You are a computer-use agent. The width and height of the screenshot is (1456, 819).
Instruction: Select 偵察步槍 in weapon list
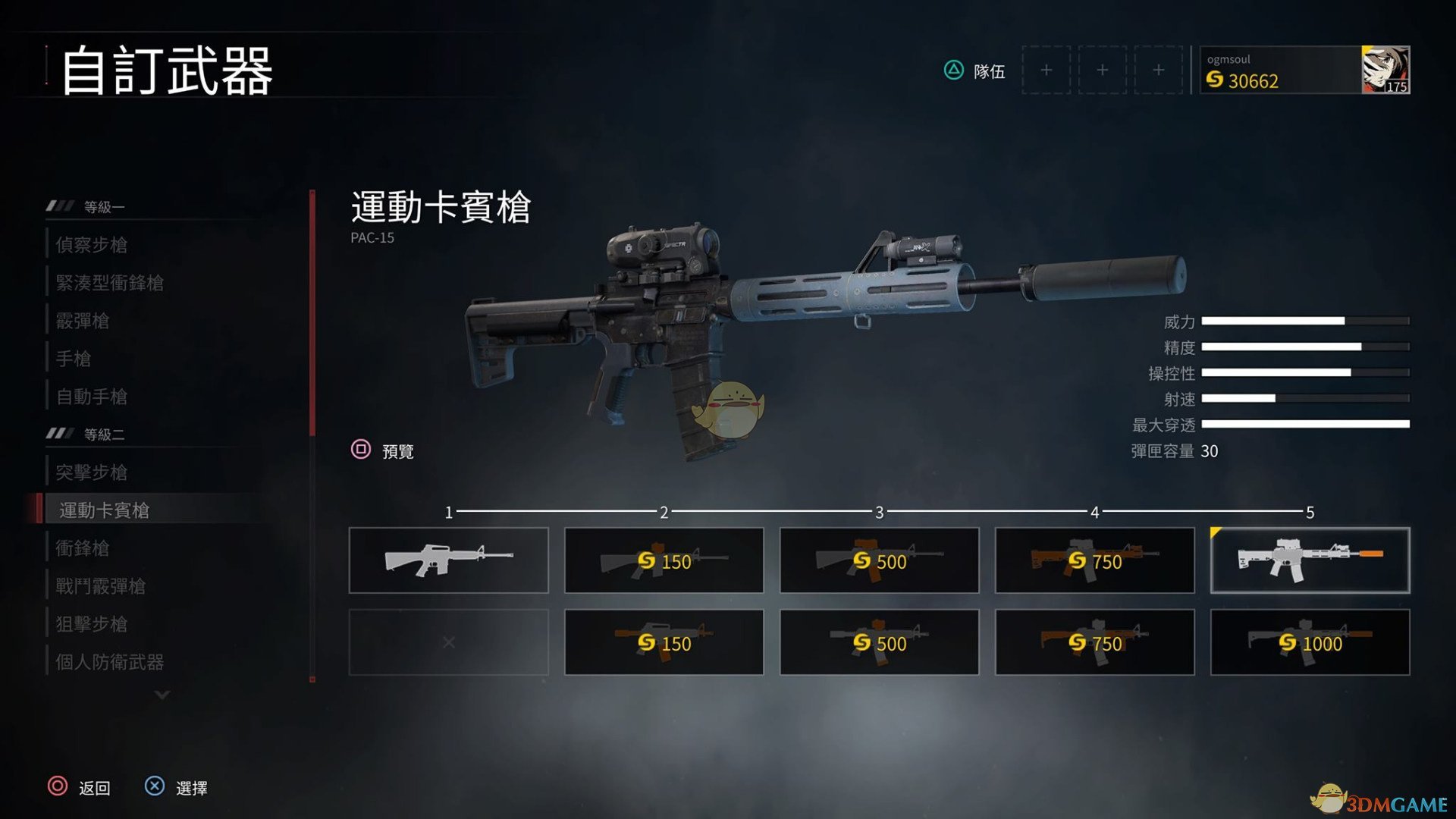[x=92, y=245]
